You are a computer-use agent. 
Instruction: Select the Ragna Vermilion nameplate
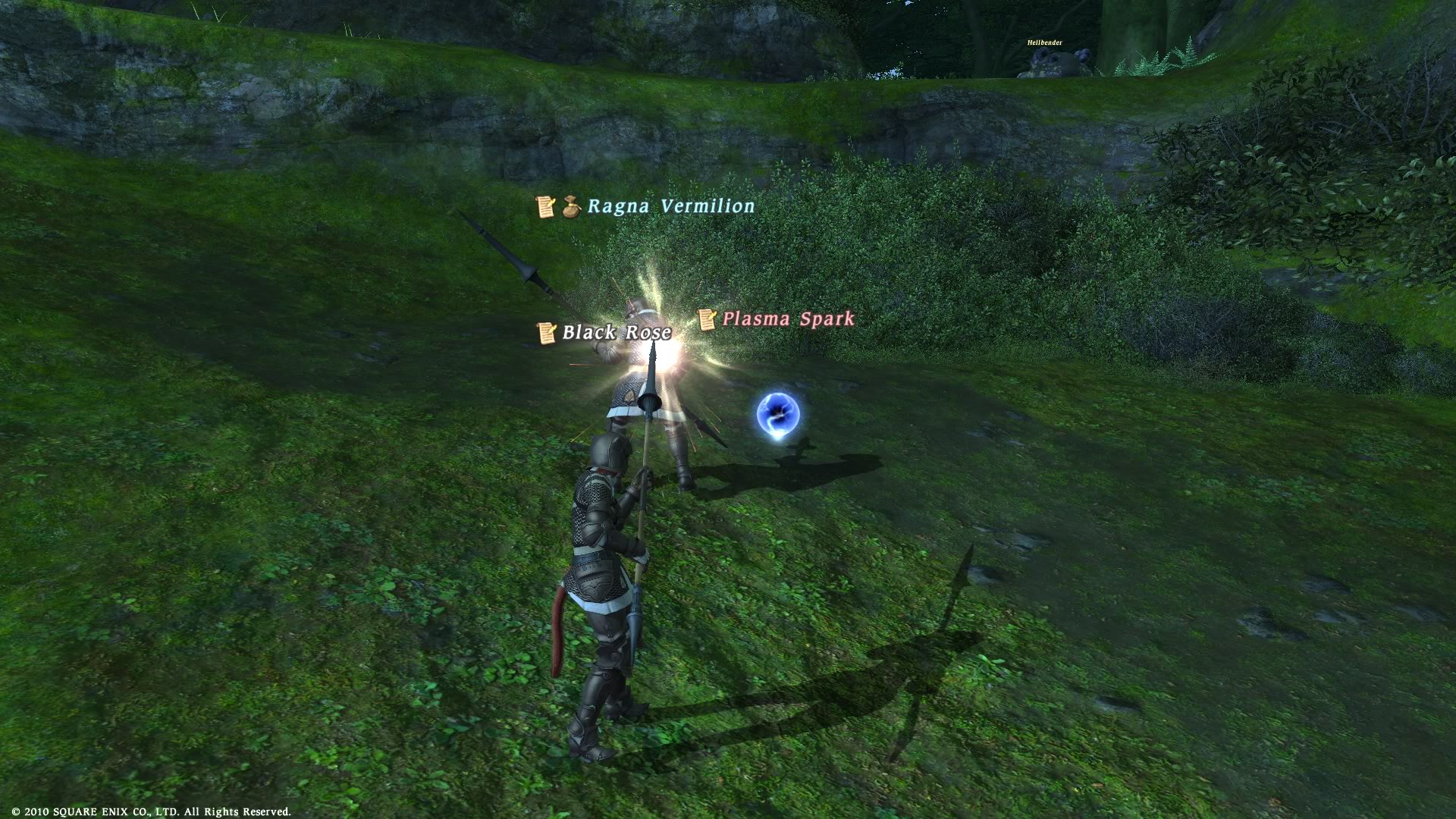(x=670, y=206)
